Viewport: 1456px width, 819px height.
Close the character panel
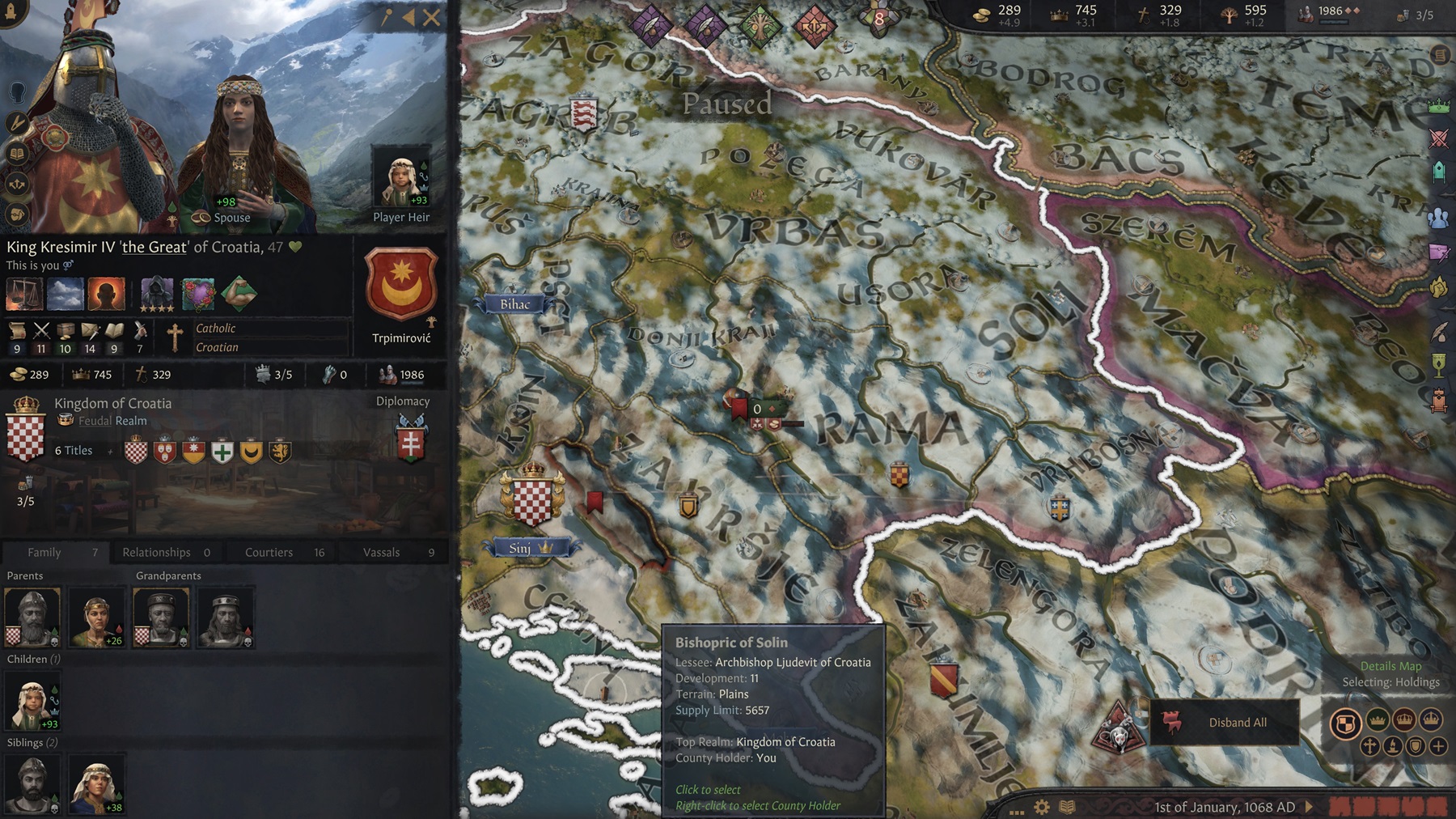click(x=432, y=18)
